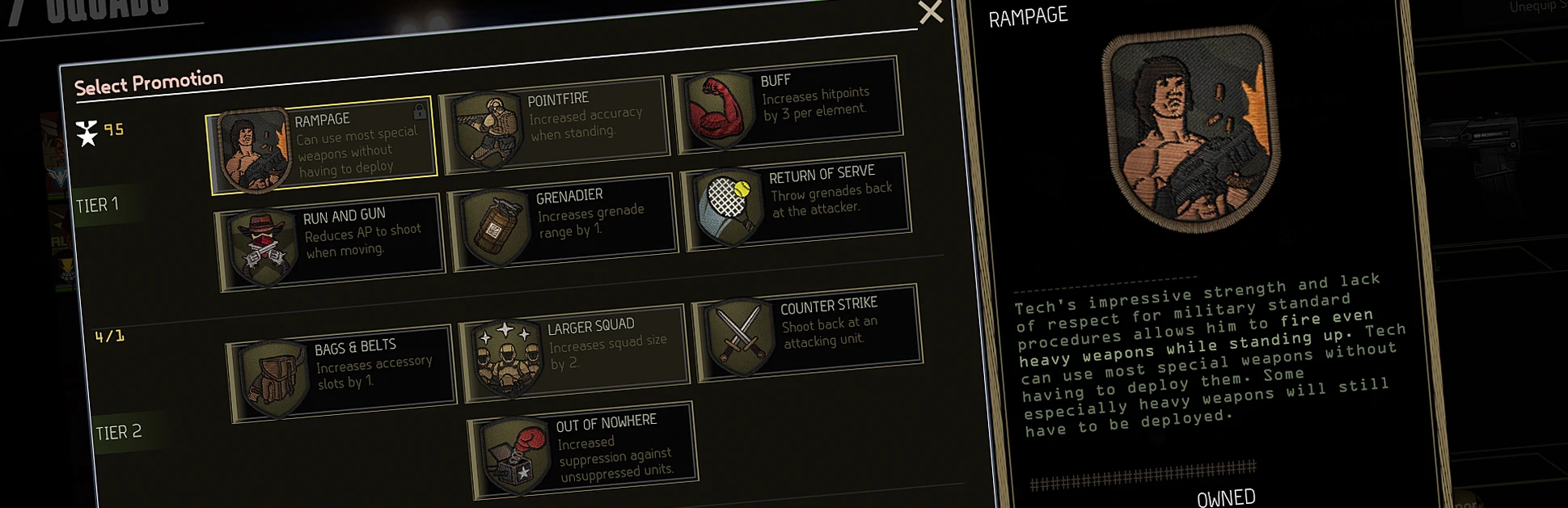The height and width of the screenshot is (508, 1568).
Task: Pick the Out of Nowhere promotion
Action: [584, 450]
